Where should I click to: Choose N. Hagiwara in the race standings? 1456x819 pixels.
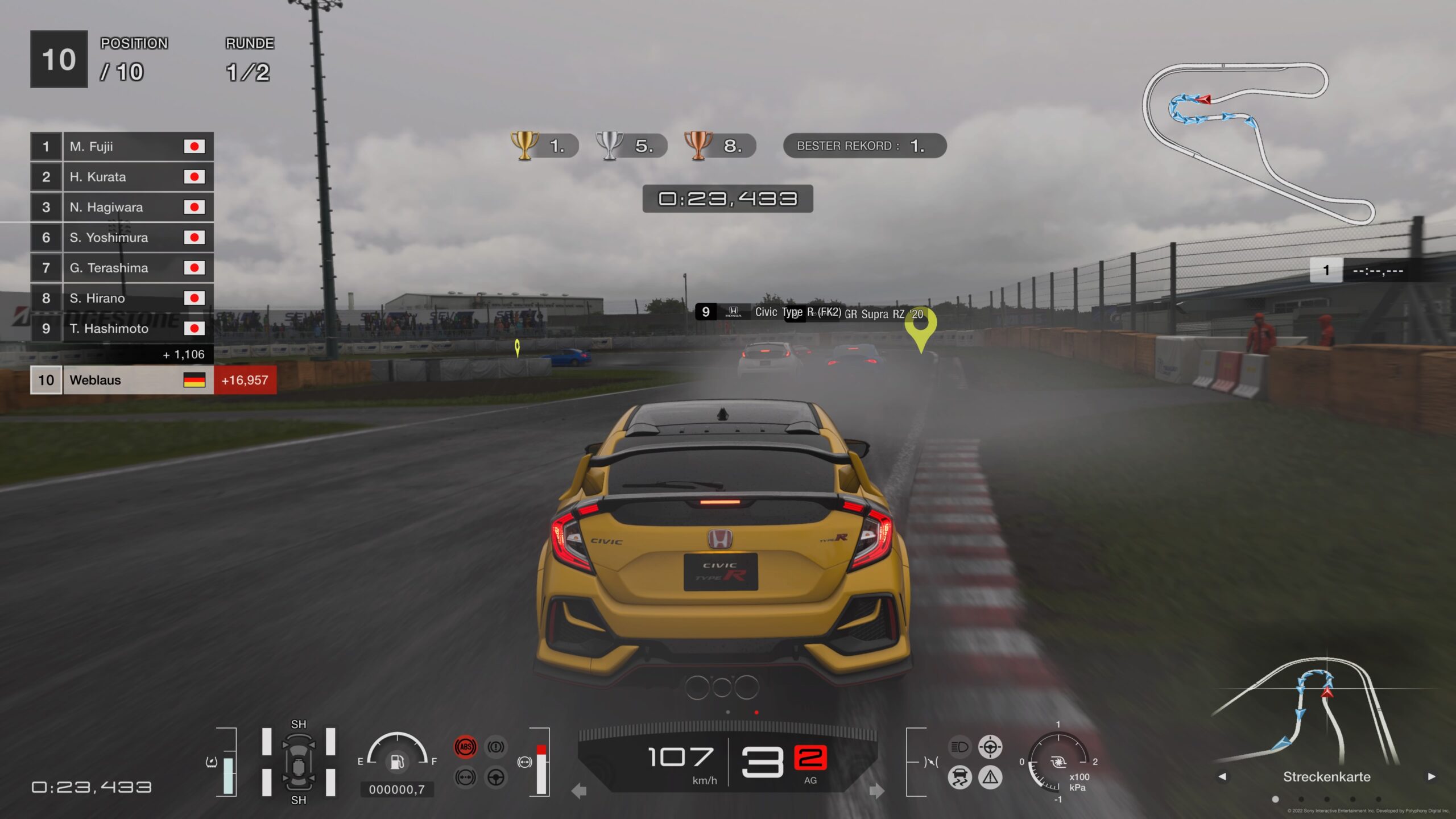(122, 207)
